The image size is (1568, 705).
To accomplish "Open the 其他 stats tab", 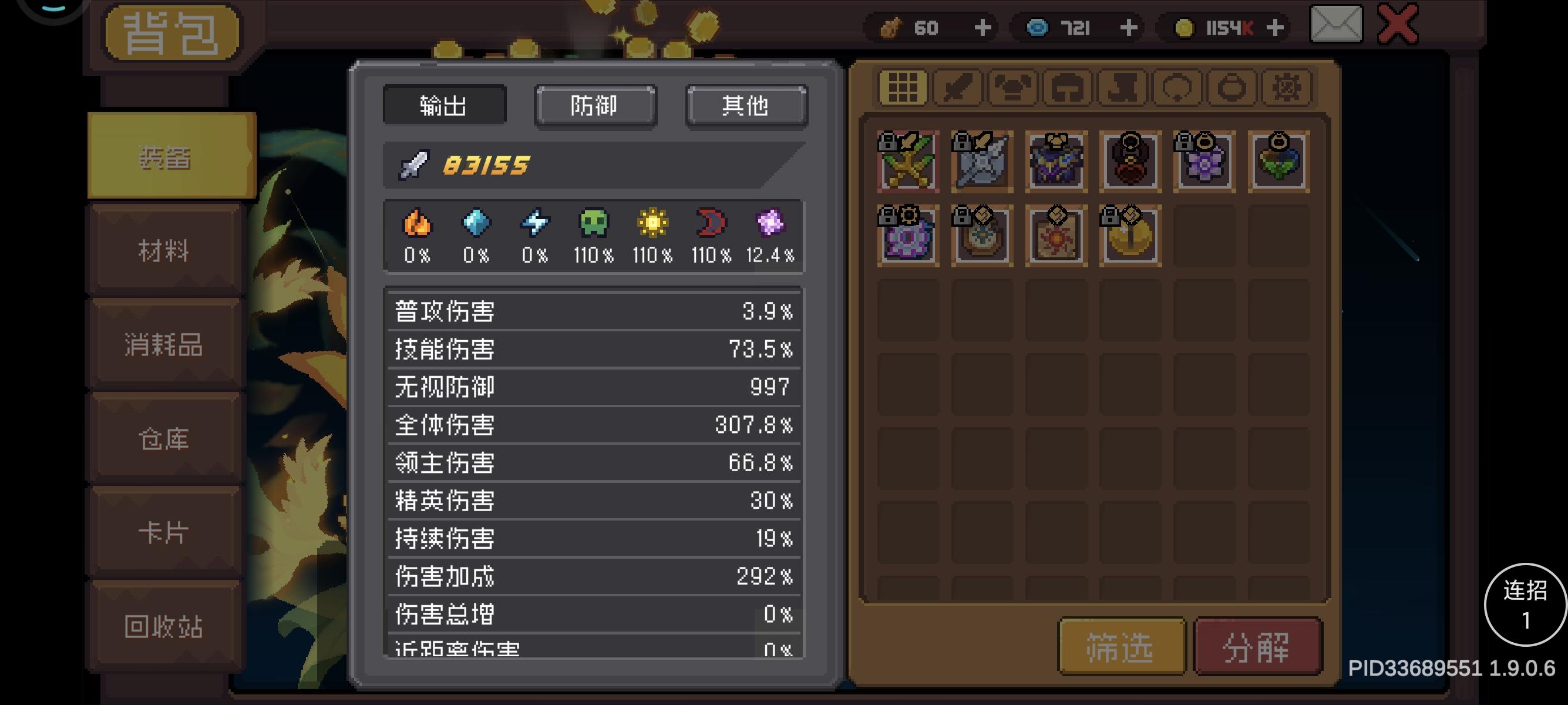I will point(745,105).
